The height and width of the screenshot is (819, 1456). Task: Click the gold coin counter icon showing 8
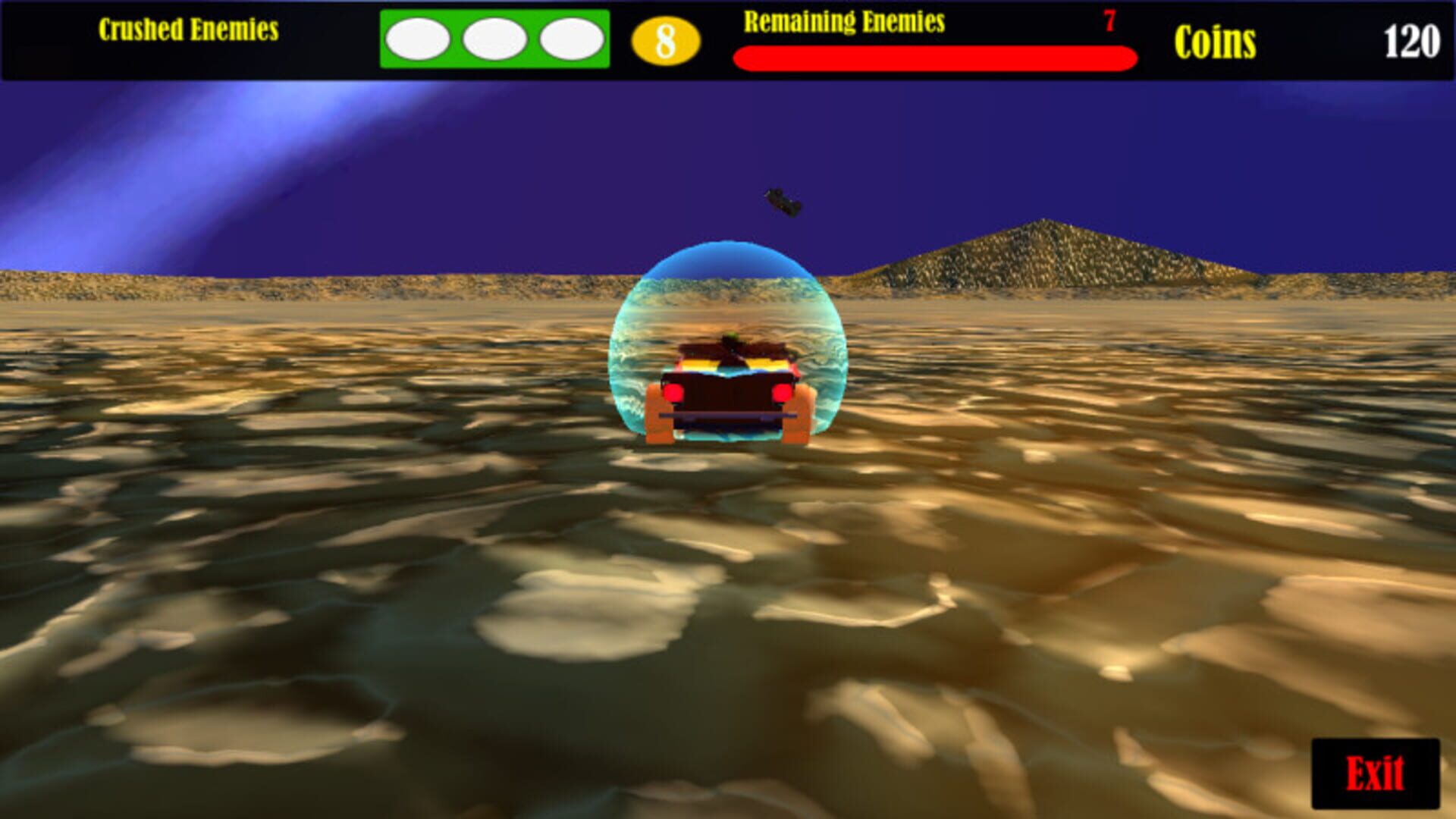666,39
